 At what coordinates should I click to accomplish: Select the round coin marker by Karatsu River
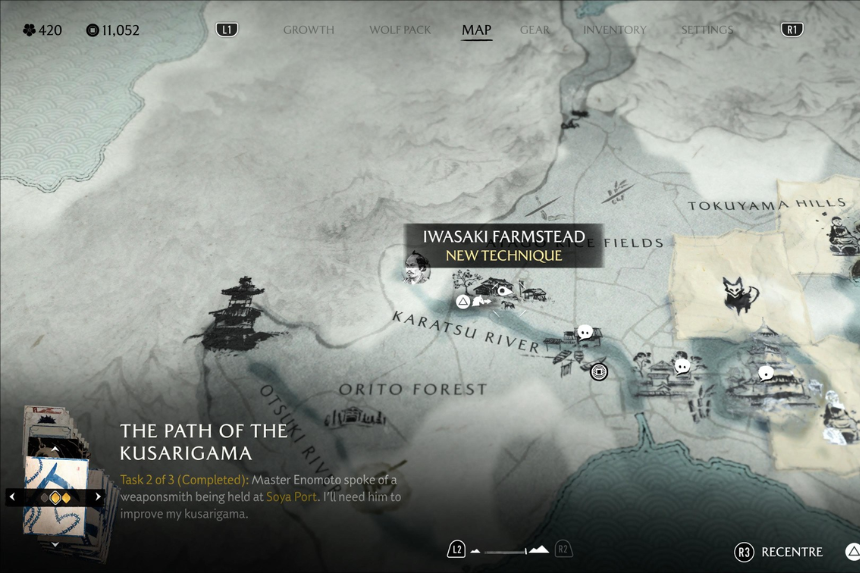[599, 372]
